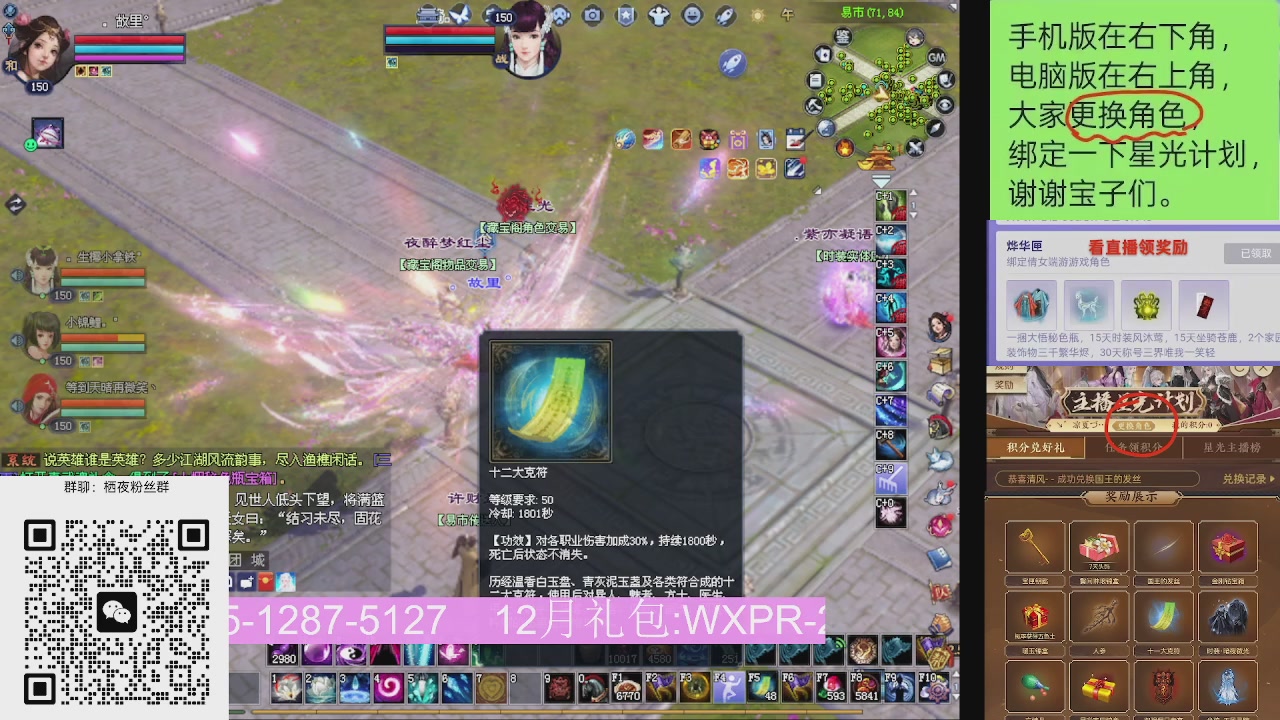Toggle the eye visibility icon near the minimap
The width and height of the screenshot is (1280, 720).
click(x=944, y=103)
